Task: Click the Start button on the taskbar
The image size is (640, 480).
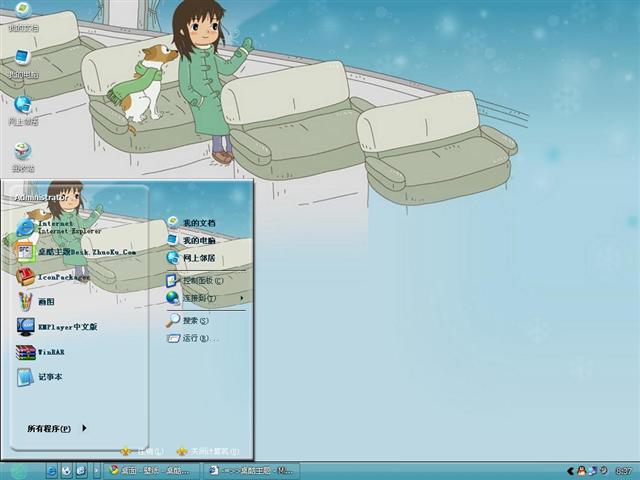Action: (x=17, y=470)
